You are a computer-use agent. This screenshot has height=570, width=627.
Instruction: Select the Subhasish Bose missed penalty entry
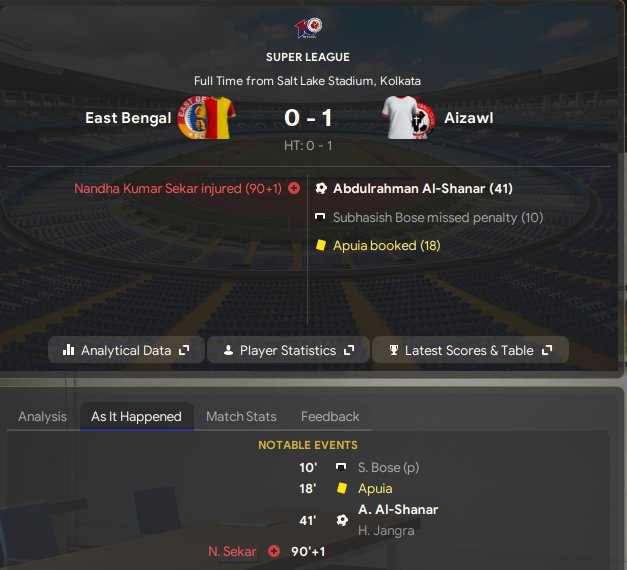[438, 217]
